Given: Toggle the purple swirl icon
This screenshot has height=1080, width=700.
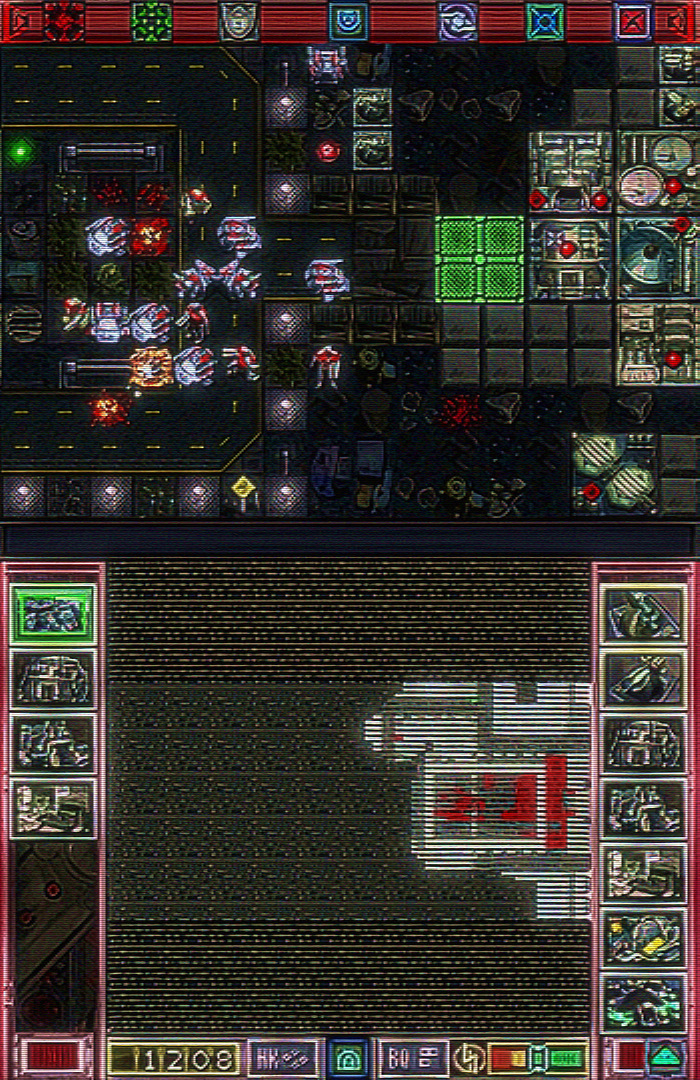Looking at the screenshot, I should click(x=458, y=21).
